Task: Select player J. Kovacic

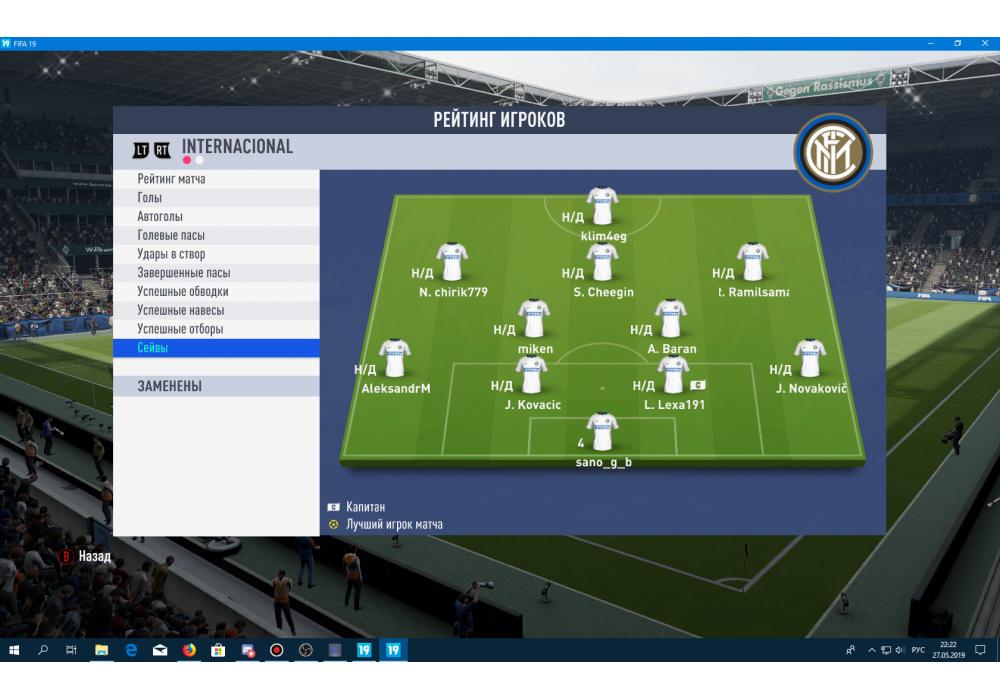Action: click(x=532, y=377)
